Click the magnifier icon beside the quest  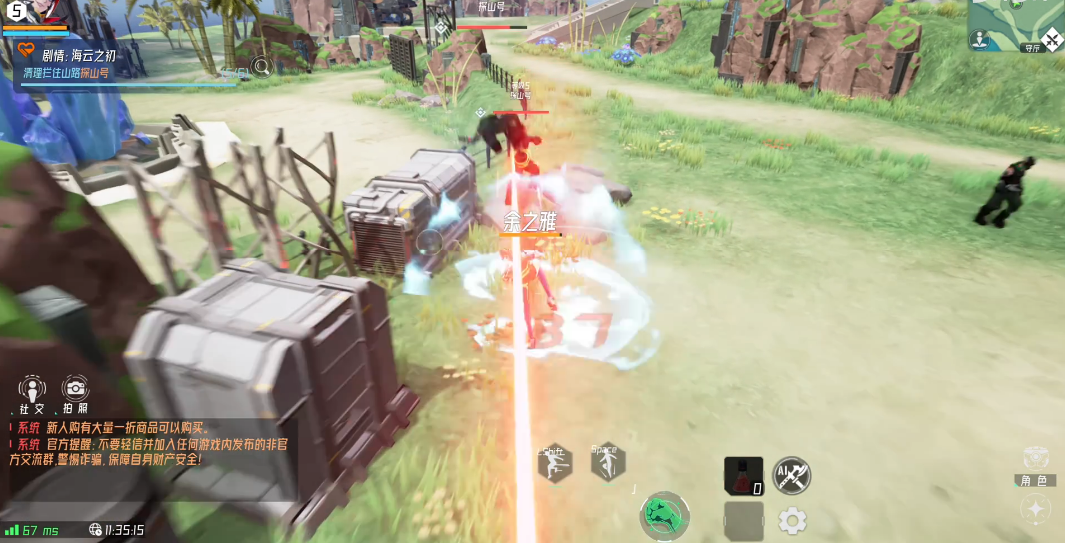tap(262, 67)
